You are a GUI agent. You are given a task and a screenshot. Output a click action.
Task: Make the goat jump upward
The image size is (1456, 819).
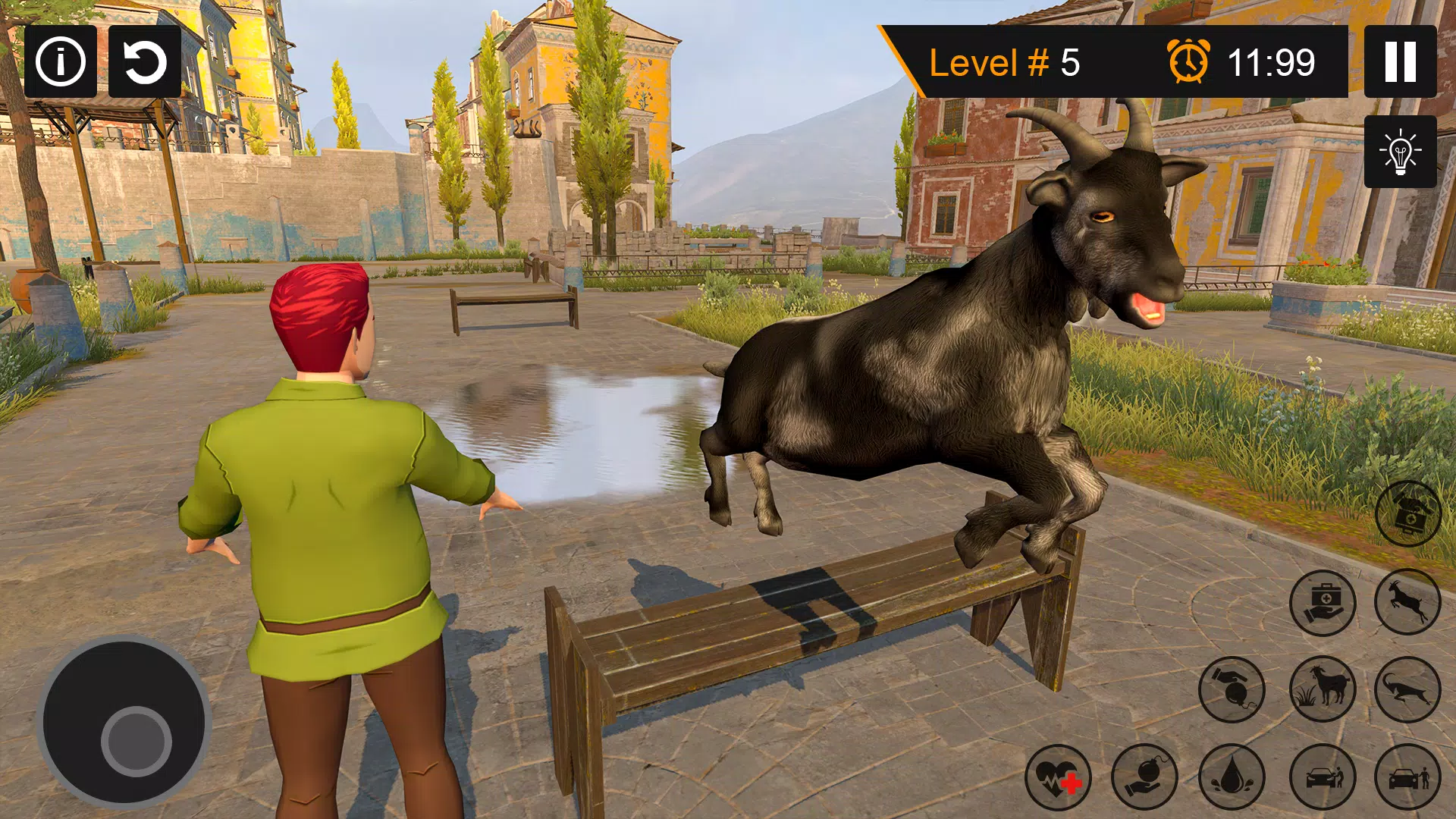(1407, 601)
